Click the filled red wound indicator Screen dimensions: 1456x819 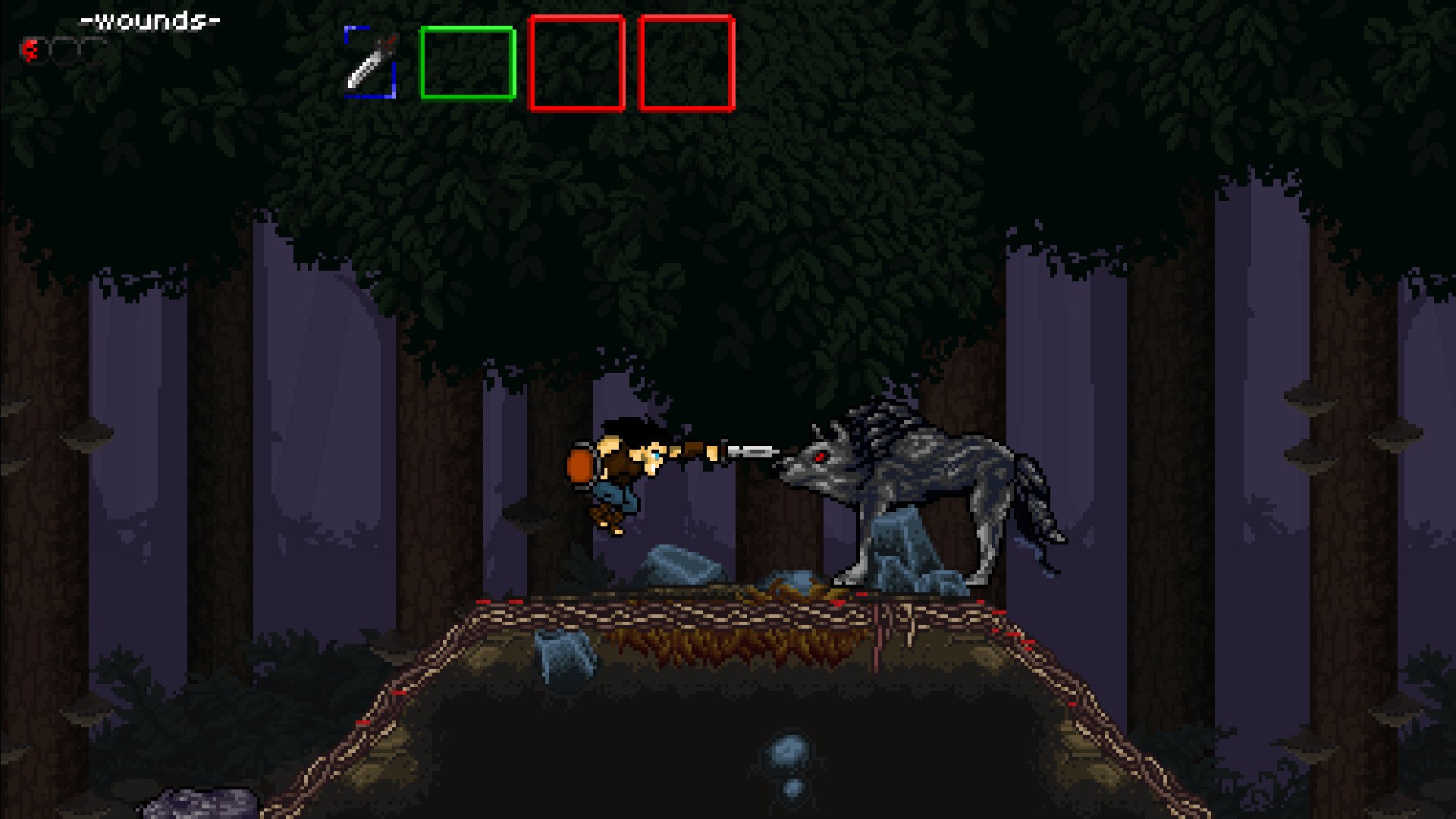29,49
